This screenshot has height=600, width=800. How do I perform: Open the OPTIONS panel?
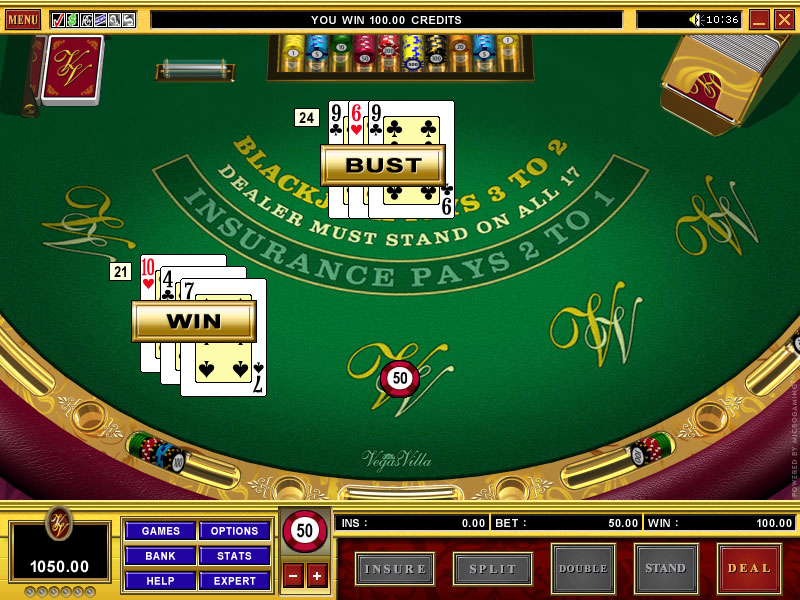234,531
